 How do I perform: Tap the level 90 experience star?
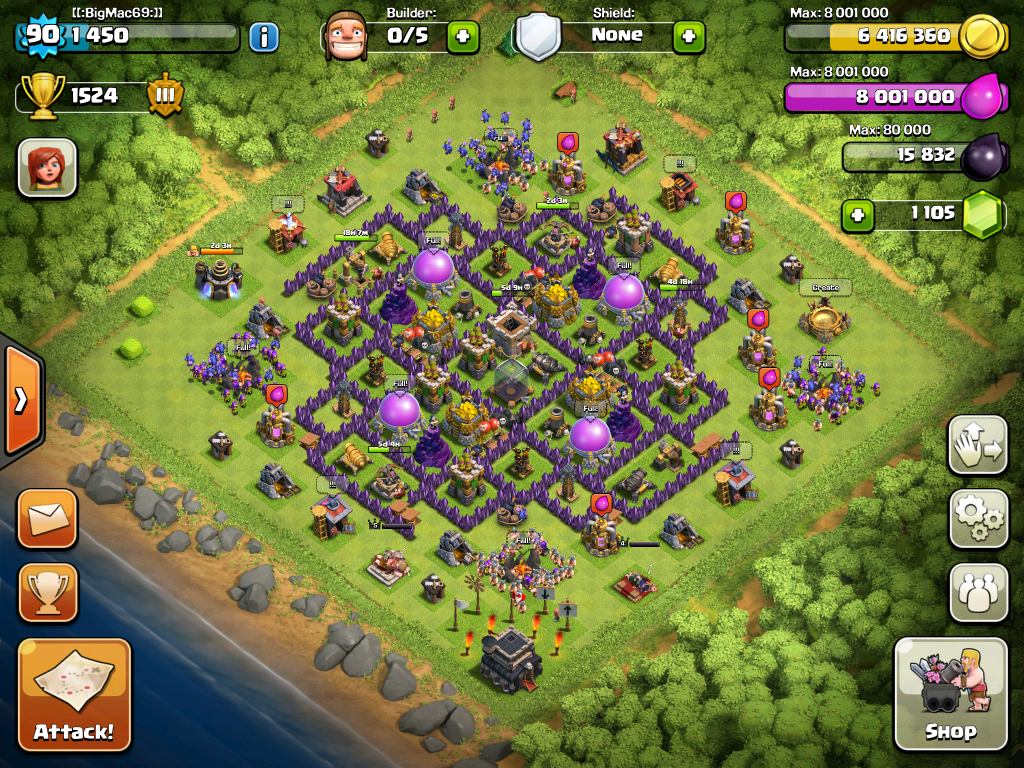pyautogui.click(x=41, y=36)
